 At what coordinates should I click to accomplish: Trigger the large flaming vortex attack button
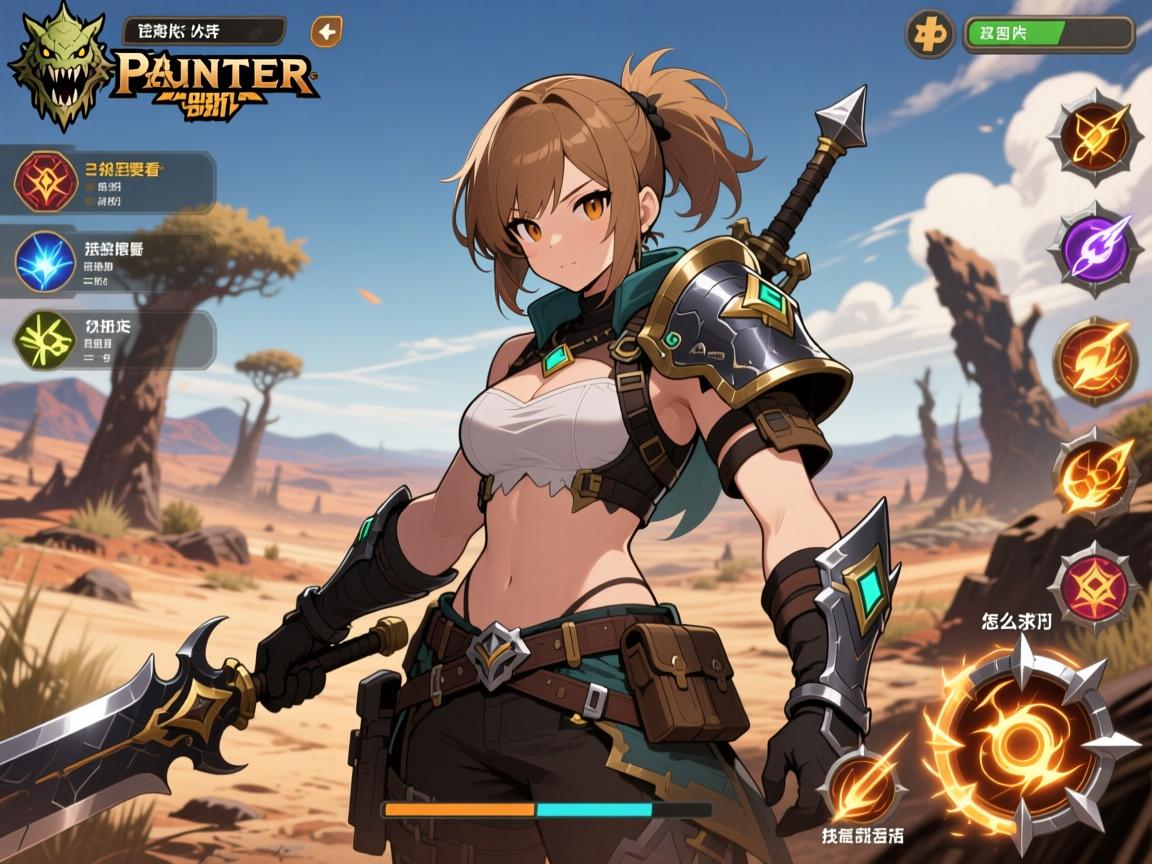coord(1021,740)
